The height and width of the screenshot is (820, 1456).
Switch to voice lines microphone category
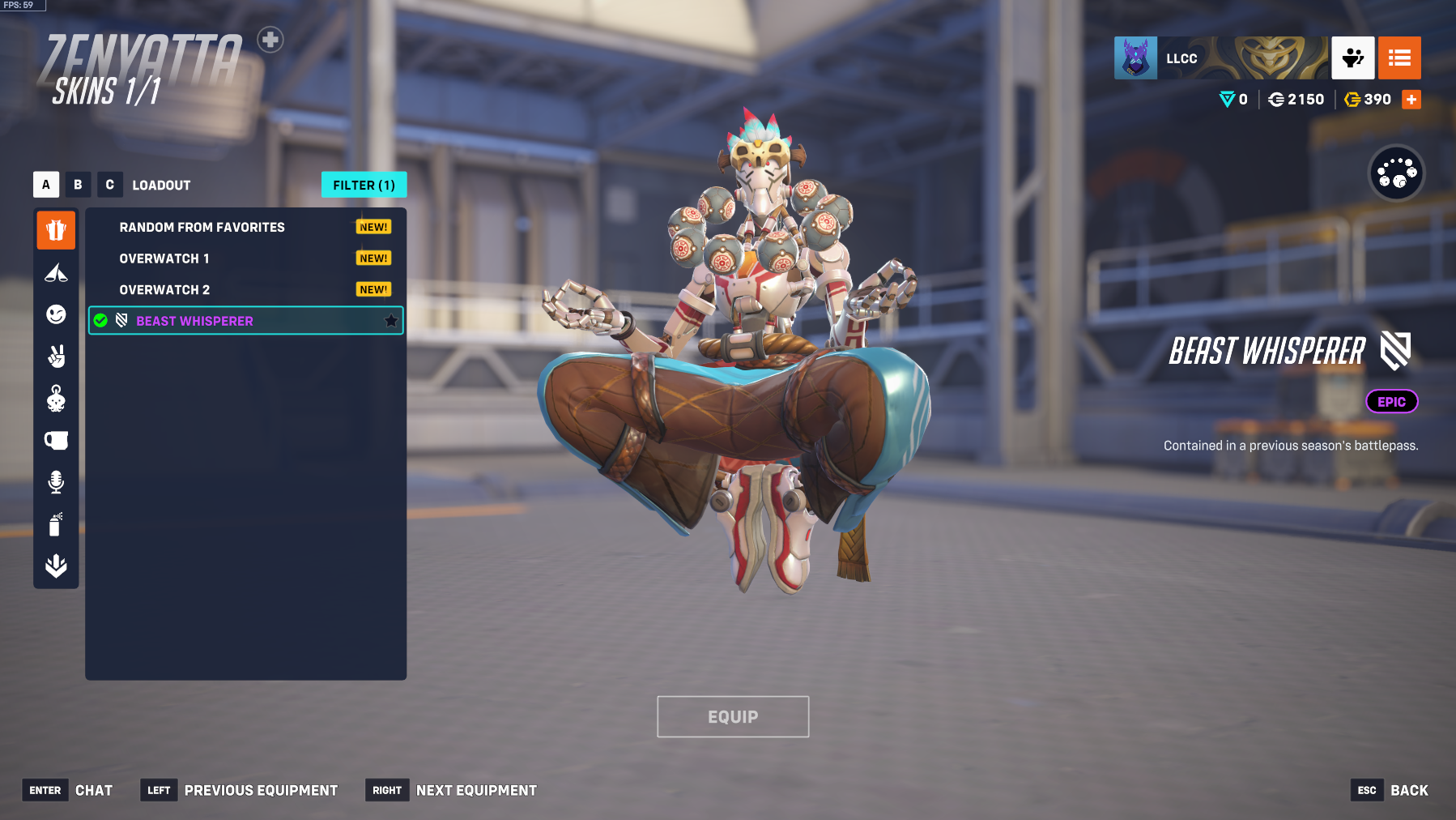[56, 482]
